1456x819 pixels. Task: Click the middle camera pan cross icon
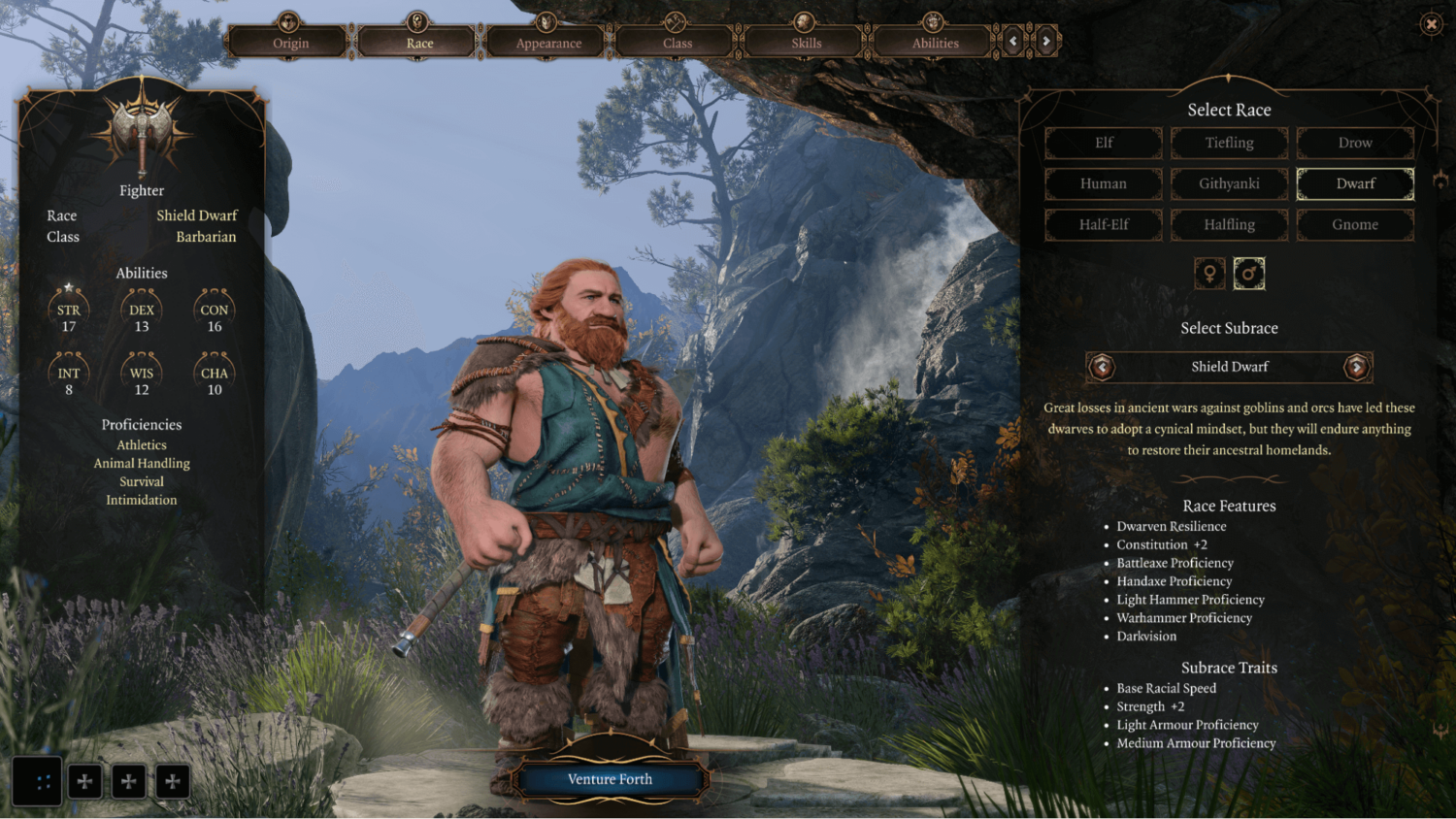pos(128,780)
